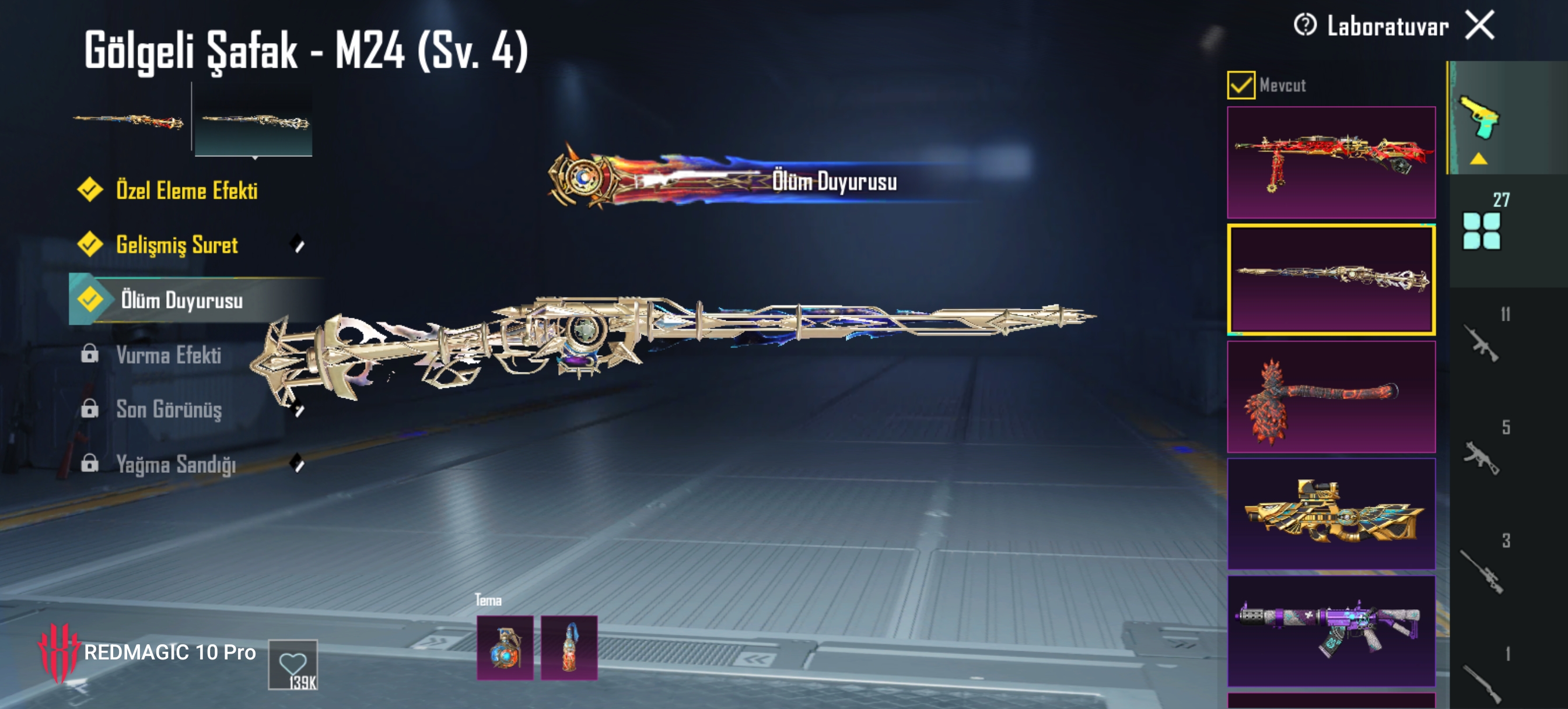Select the Ölüm Duyurusu entry

pos(181,300)
